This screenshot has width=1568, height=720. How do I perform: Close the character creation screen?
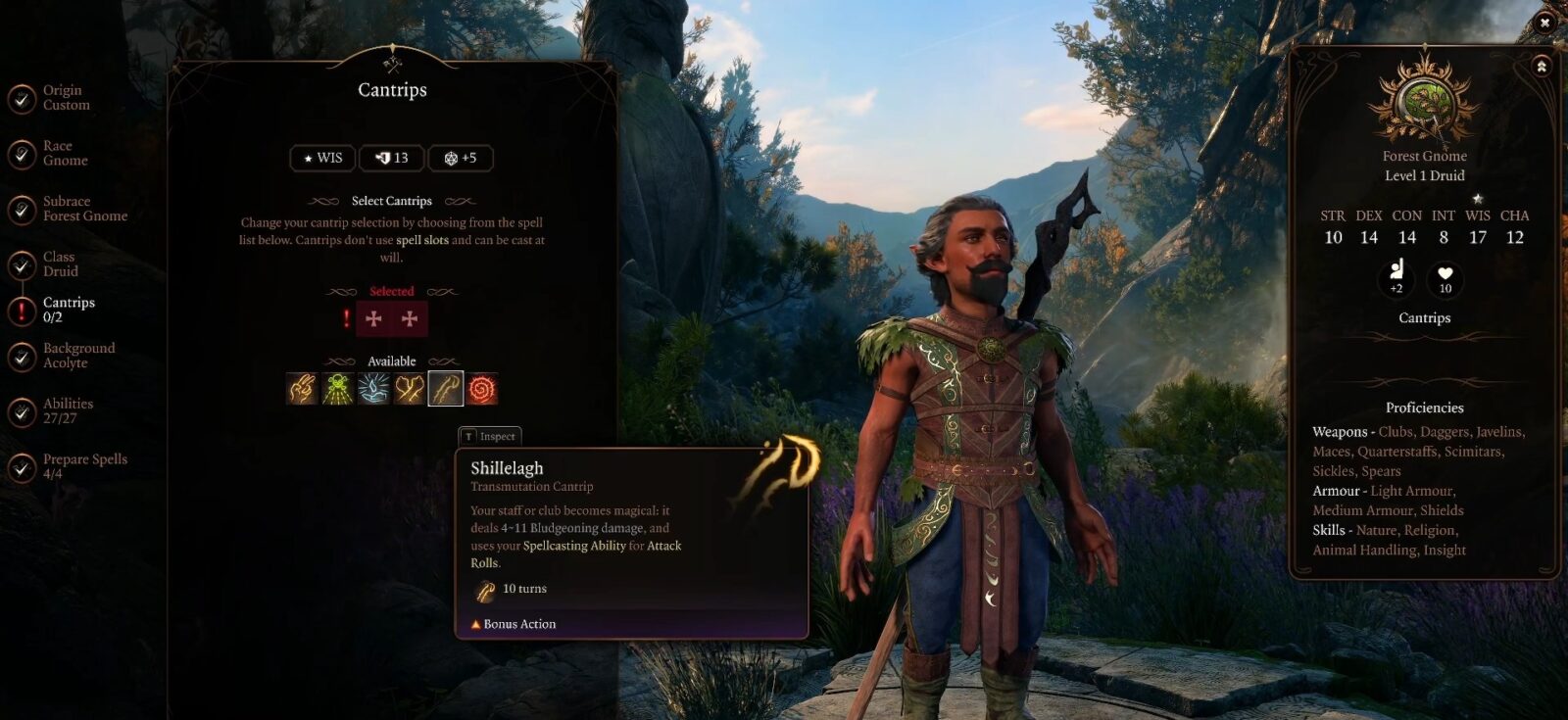[1545, 22]
